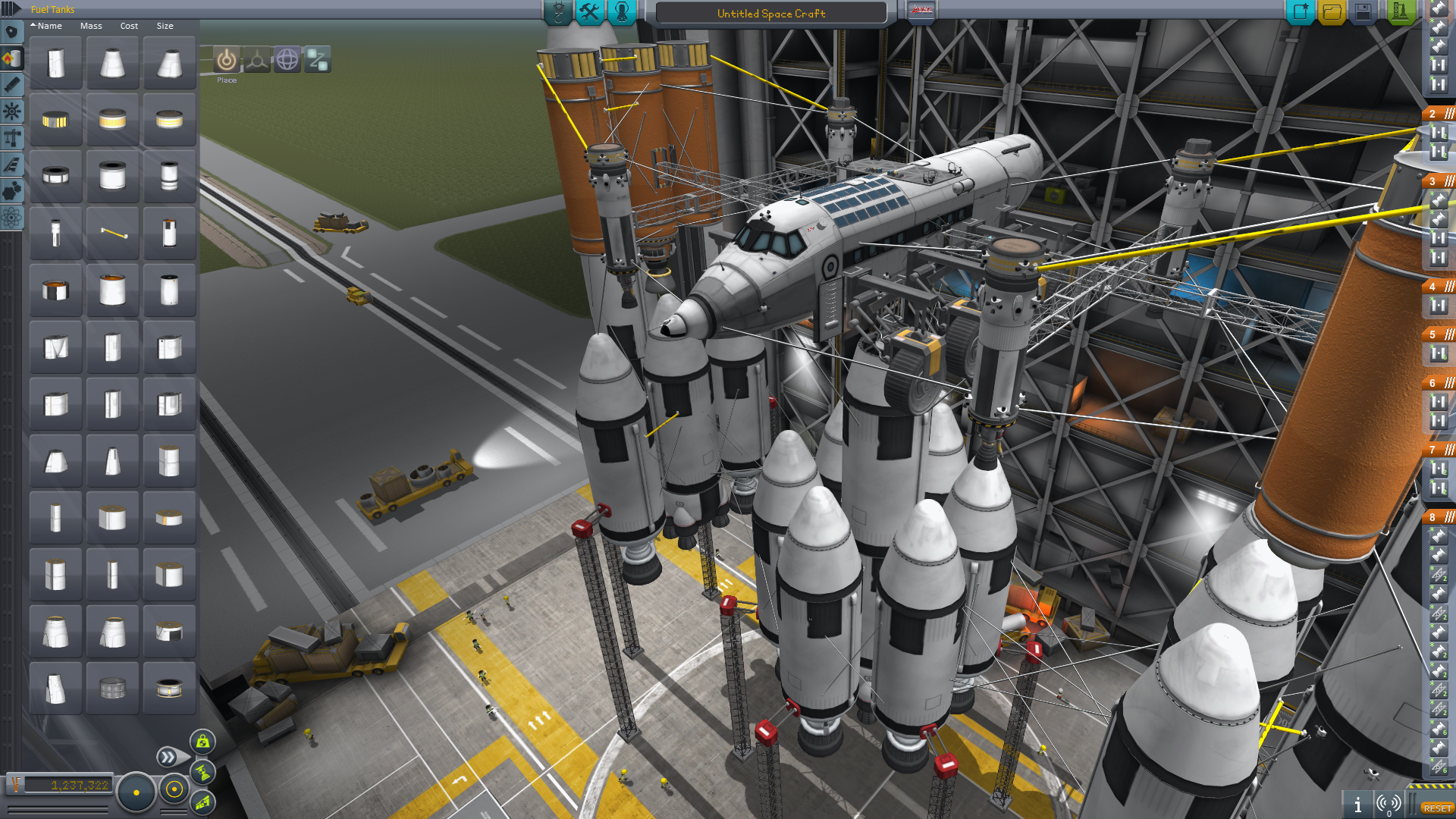Open the load craft folder
1456x819 pixels.
pyautogui.click(x=1332, y=12)
